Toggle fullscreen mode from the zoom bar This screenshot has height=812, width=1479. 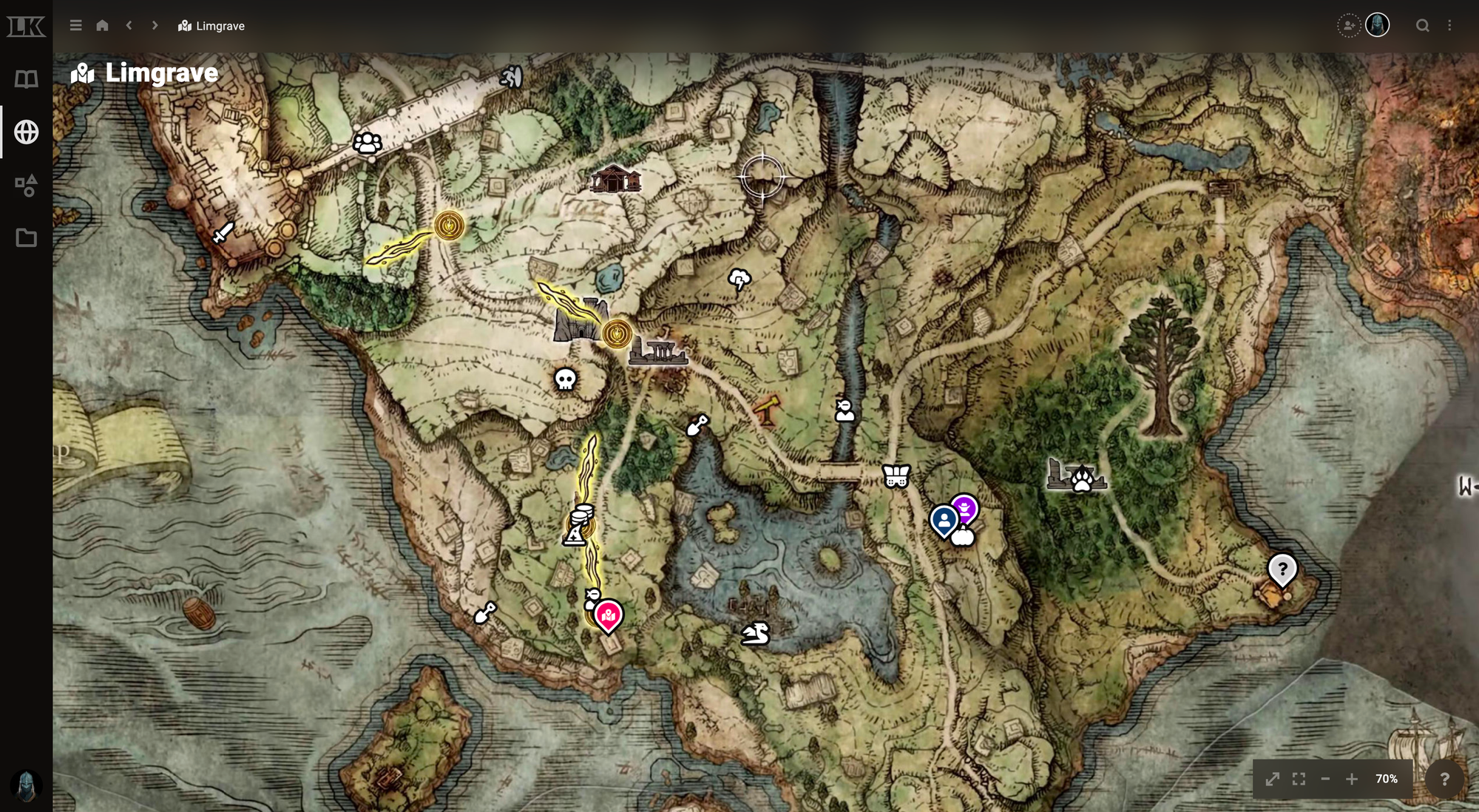pyautogui.click(x=1299, y=779)
